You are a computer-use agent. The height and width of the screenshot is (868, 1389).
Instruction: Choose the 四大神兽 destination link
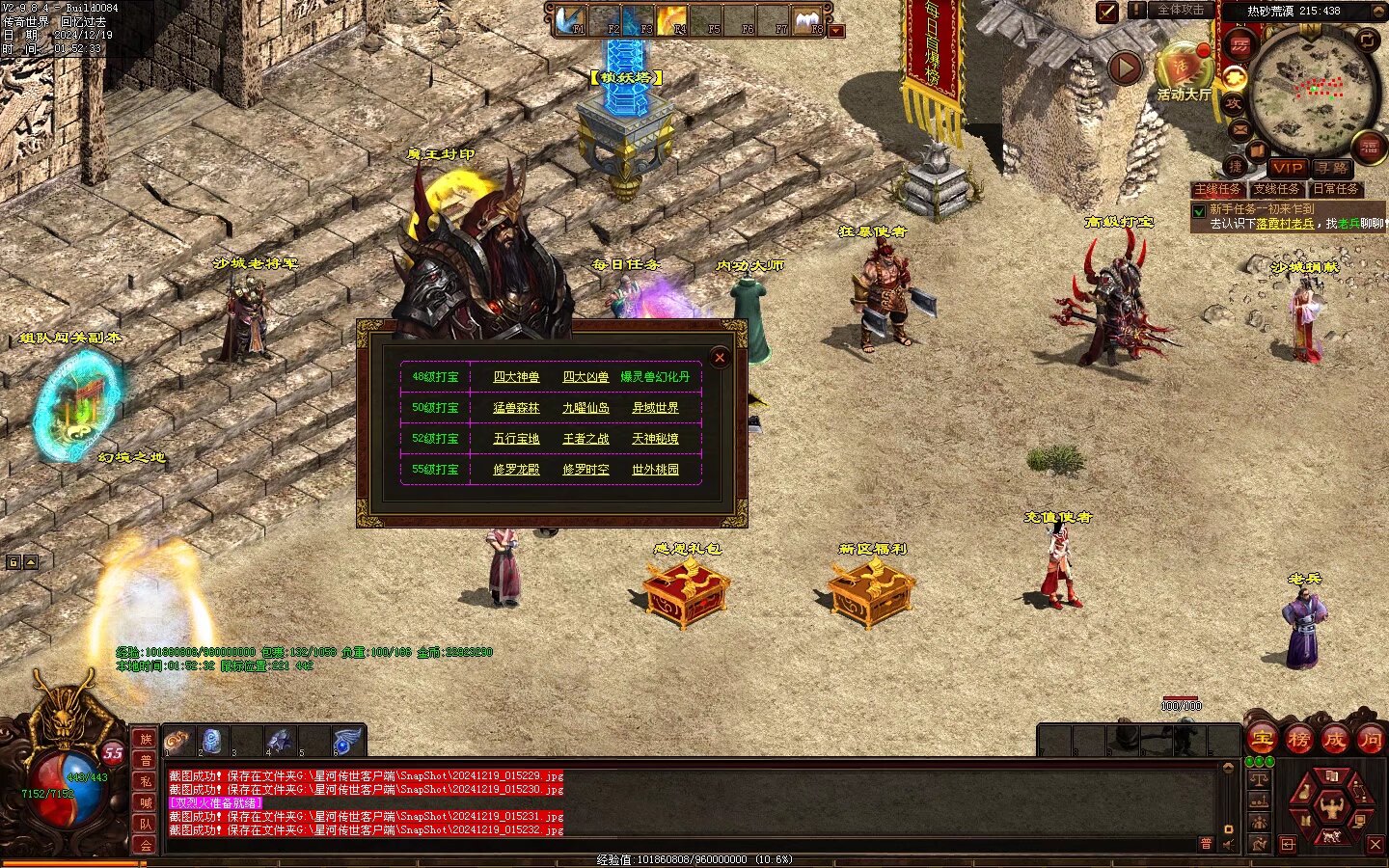point(516,377)
